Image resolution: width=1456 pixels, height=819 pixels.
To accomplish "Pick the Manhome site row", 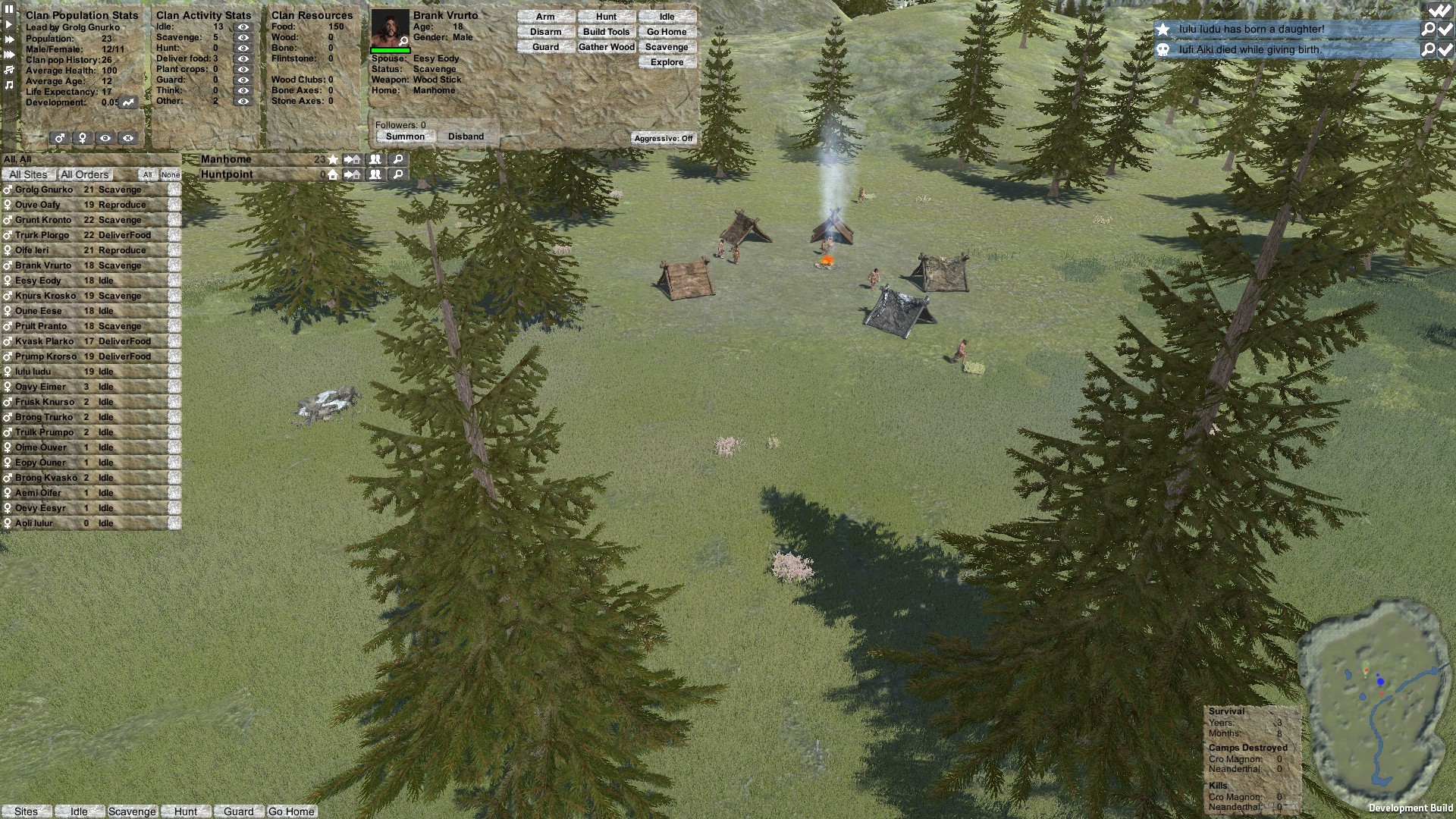I will coord(226,159).
